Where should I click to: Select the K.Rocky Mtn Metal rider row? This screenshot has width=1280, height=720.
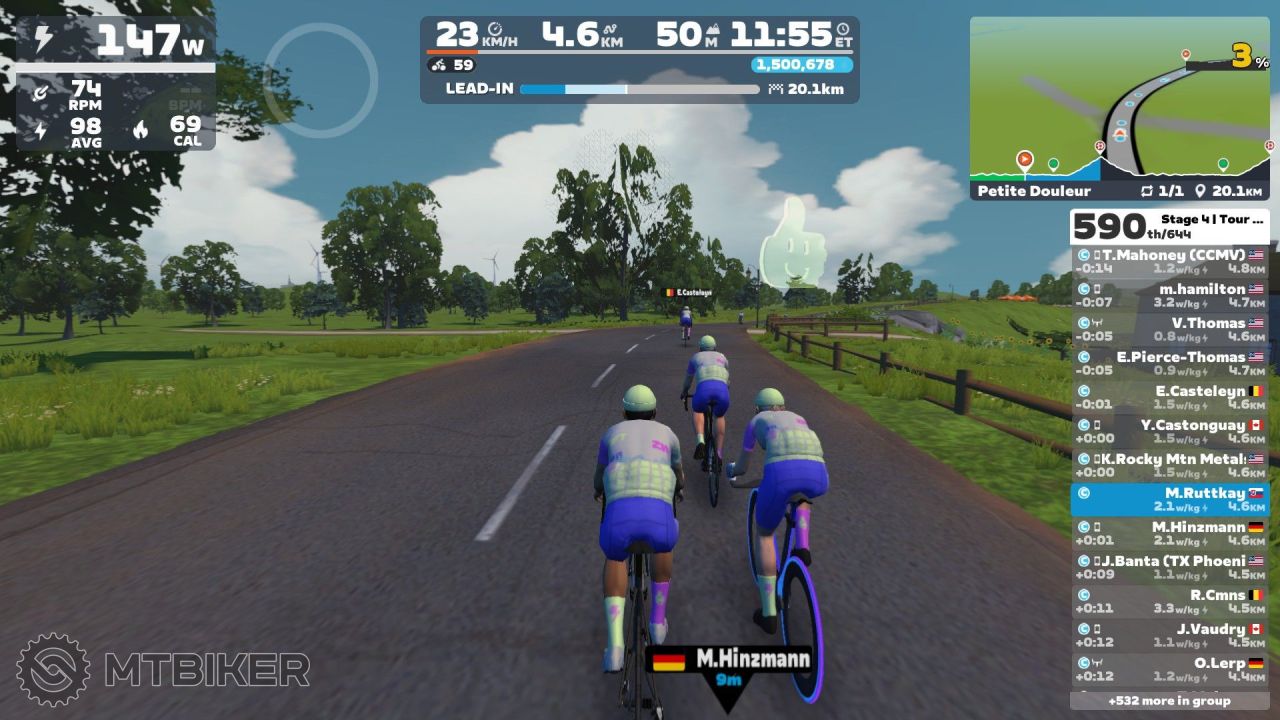[x=1169, y=466]
